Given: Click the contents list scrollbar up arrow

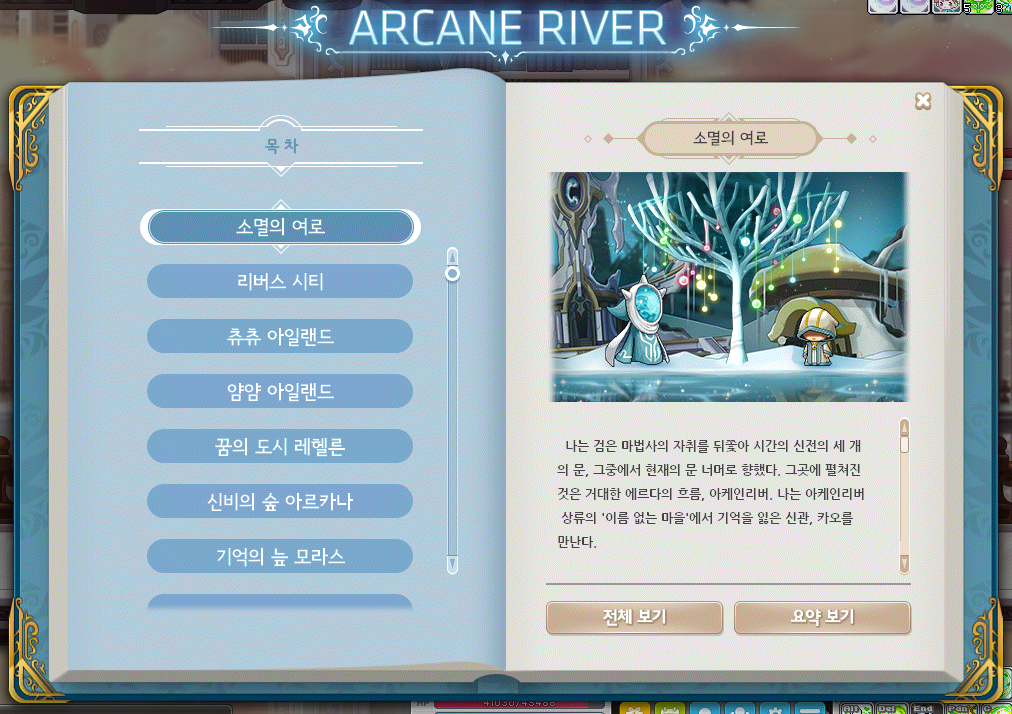Looking at the screenshot, I should (452, 254).
